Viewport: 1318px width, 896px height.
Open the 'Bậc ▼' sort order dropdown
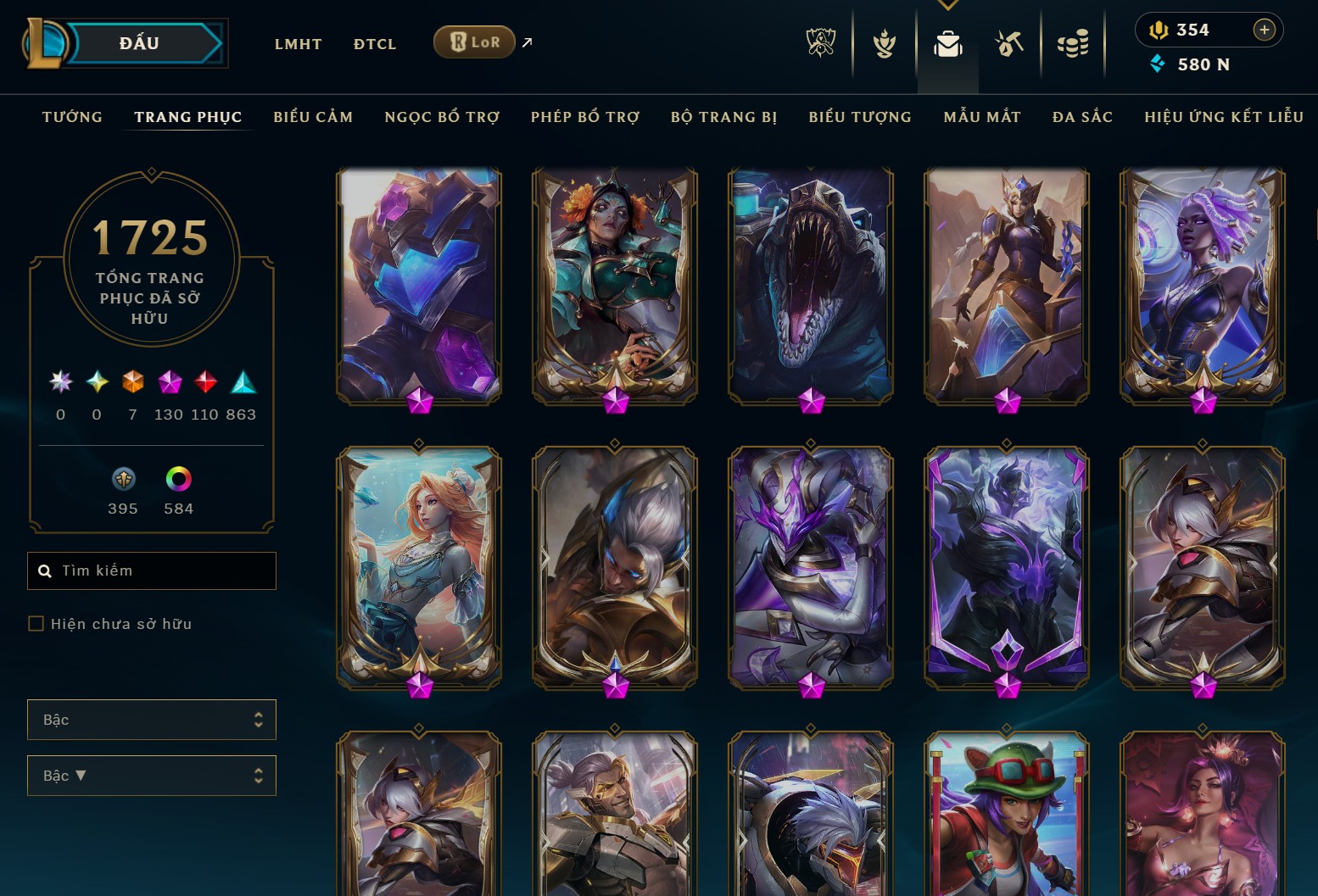[x=152, y=776]
